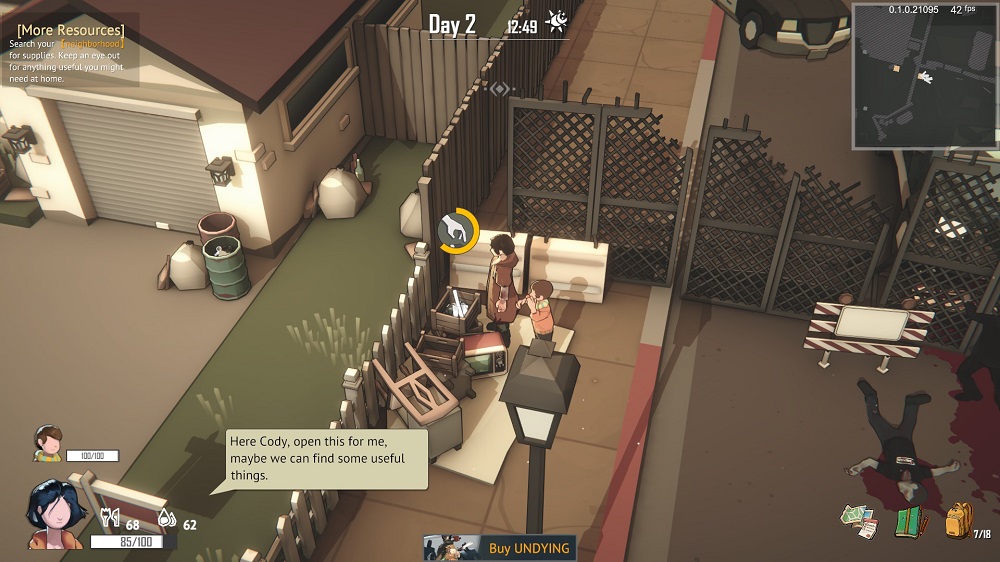
Task: Click the Buy UNDYING banner
Action: coord(500,548)
